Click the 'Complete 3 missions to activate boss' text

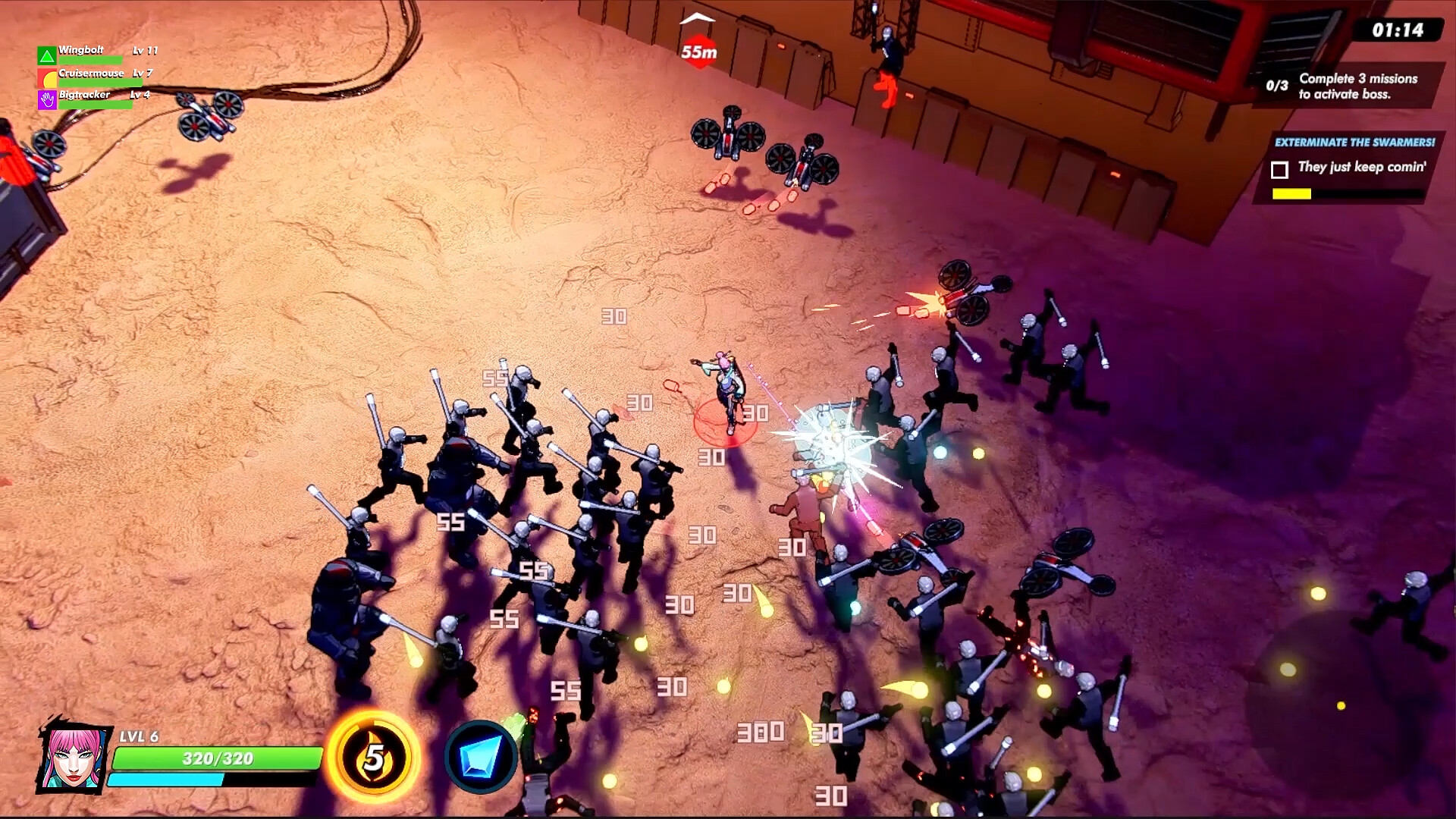(1360, 84)
